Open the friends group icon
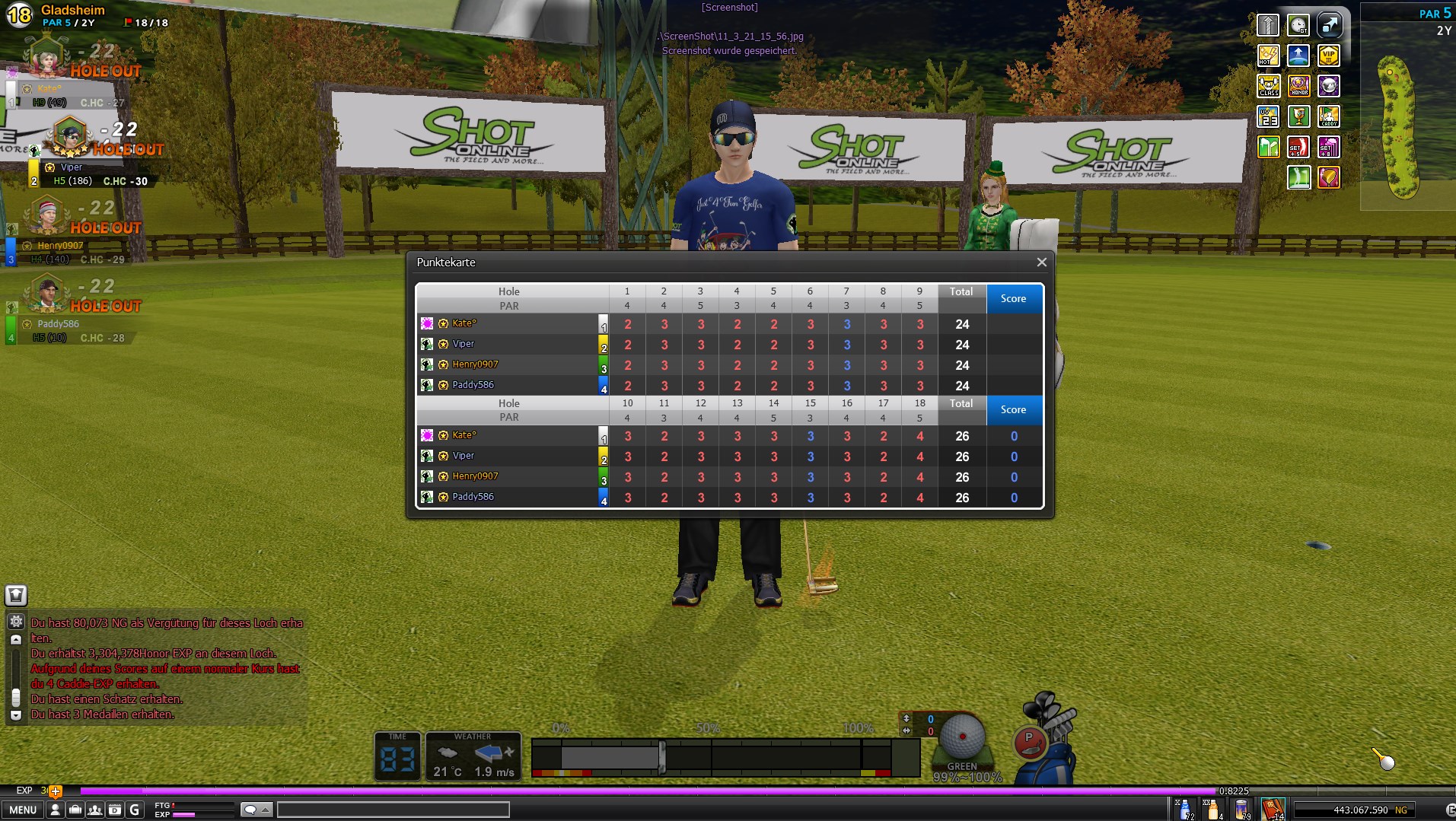Image resolution: width=1456 pixels, height=821 pixels. coord(94,810)
